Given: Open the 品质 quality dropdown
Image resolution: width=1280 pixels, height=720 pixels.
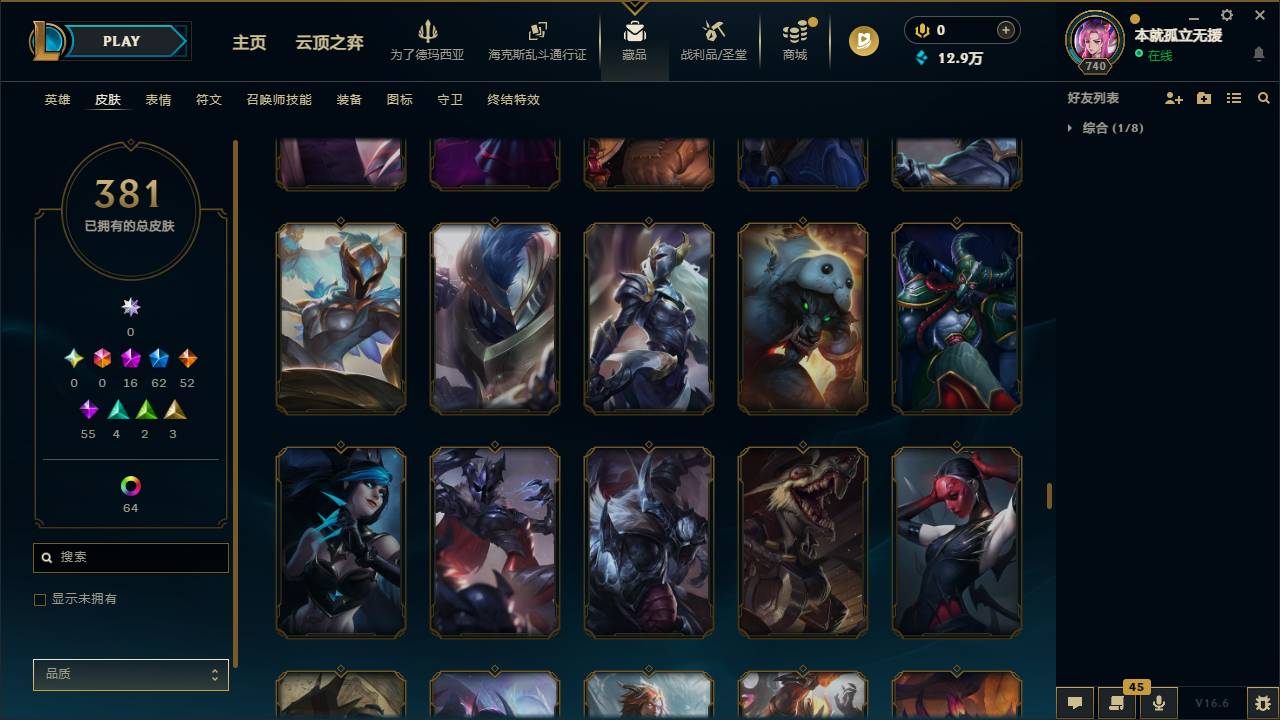Looking at the screenshot, I should [x=130, y=674].
